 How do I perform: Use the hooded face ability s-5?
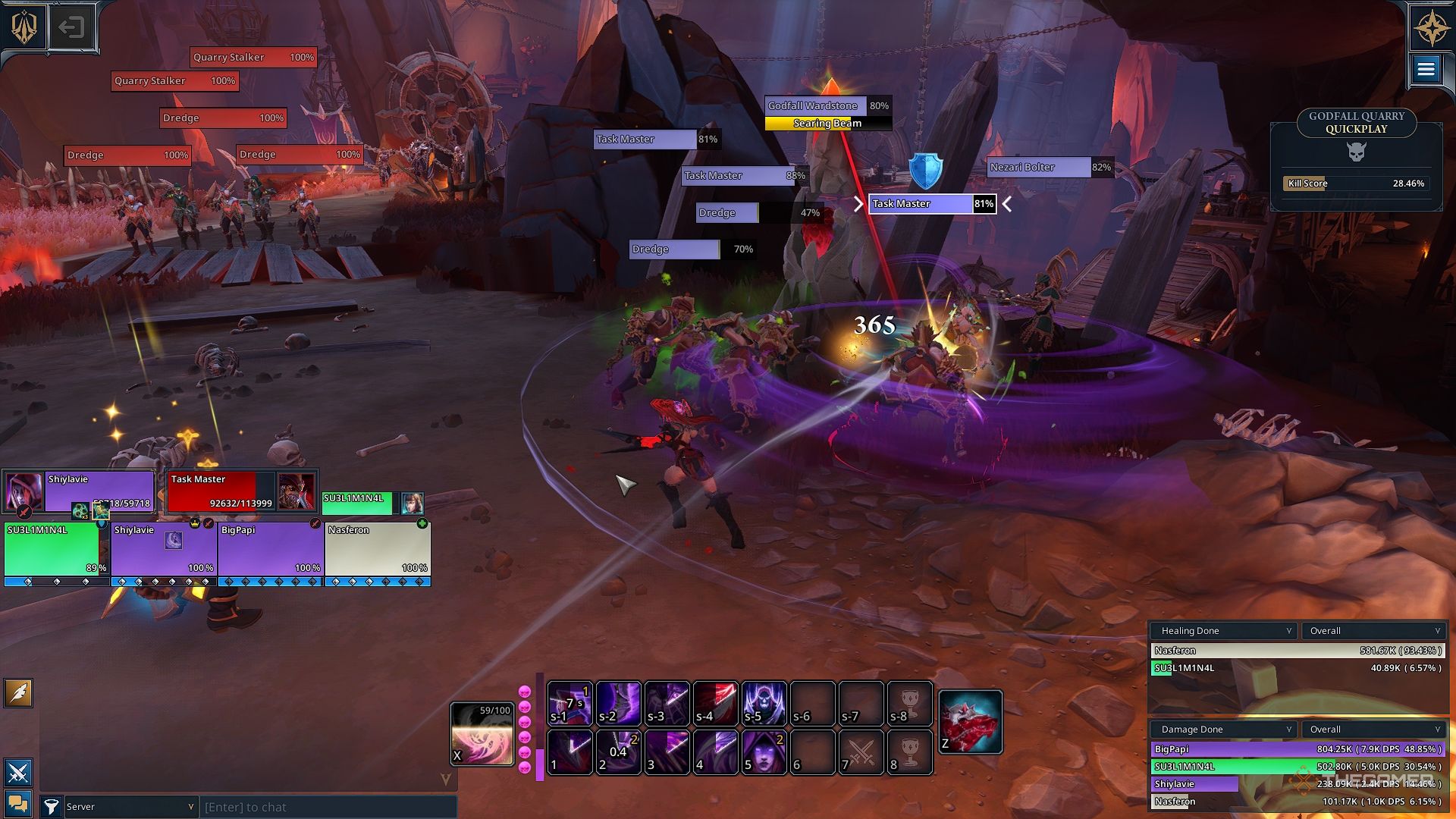pyautogui.click(x=764, y=703)
